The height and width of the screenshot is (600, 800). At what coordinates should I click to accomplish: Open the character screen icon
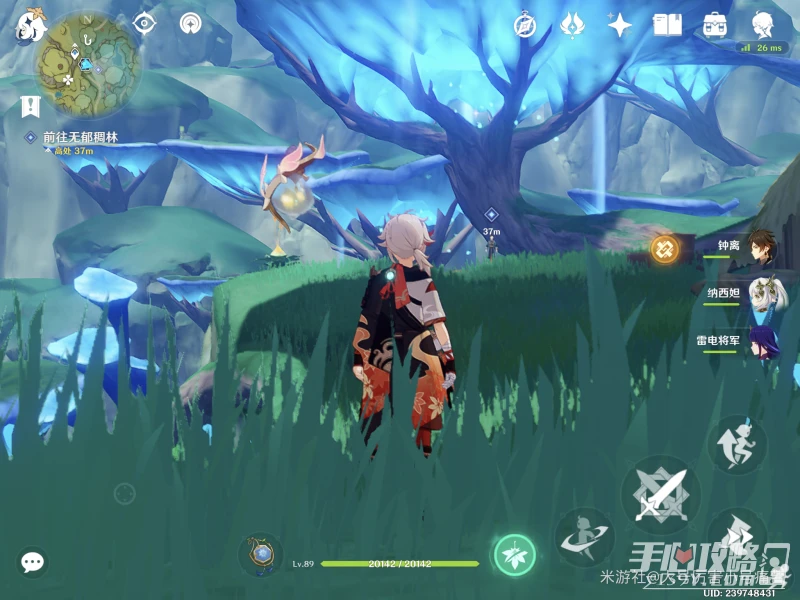coord(763,23)
